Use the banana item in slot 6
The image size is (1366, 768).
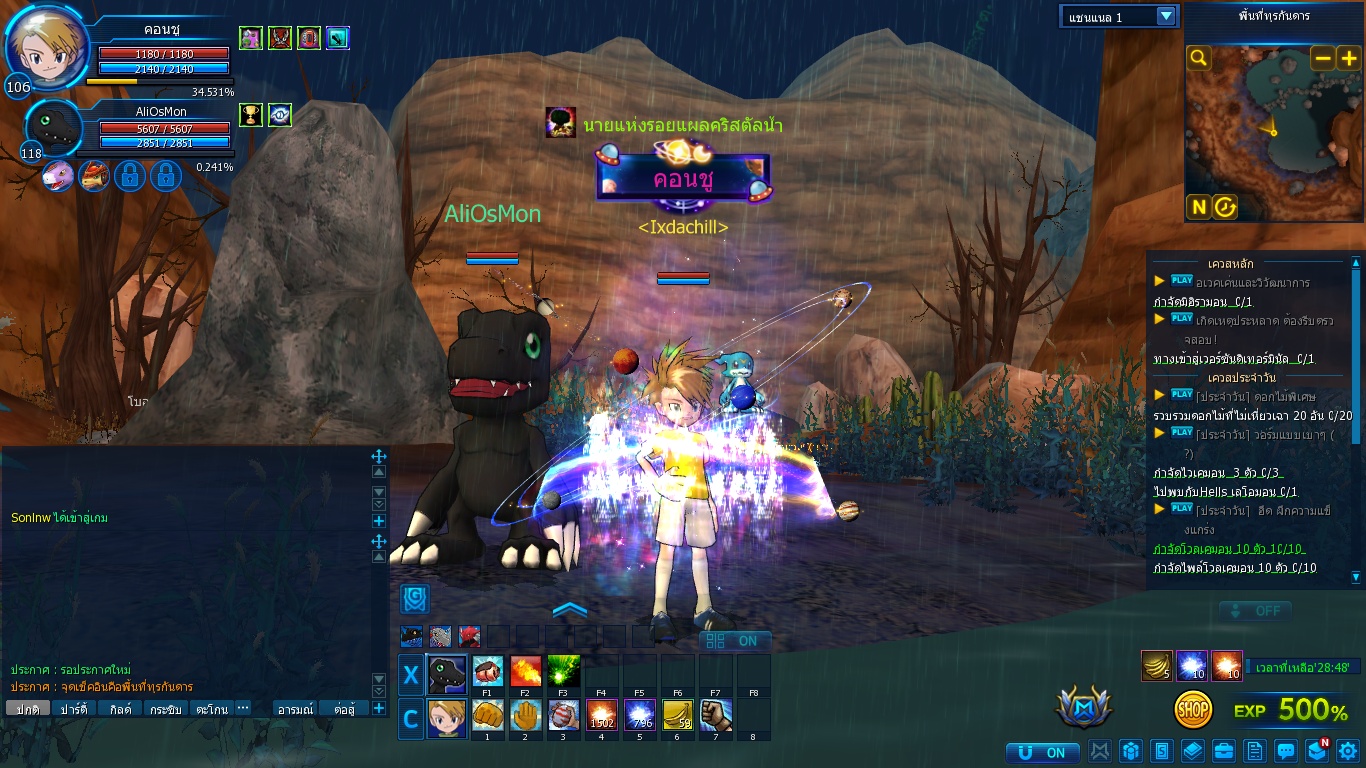coord(678,716)
